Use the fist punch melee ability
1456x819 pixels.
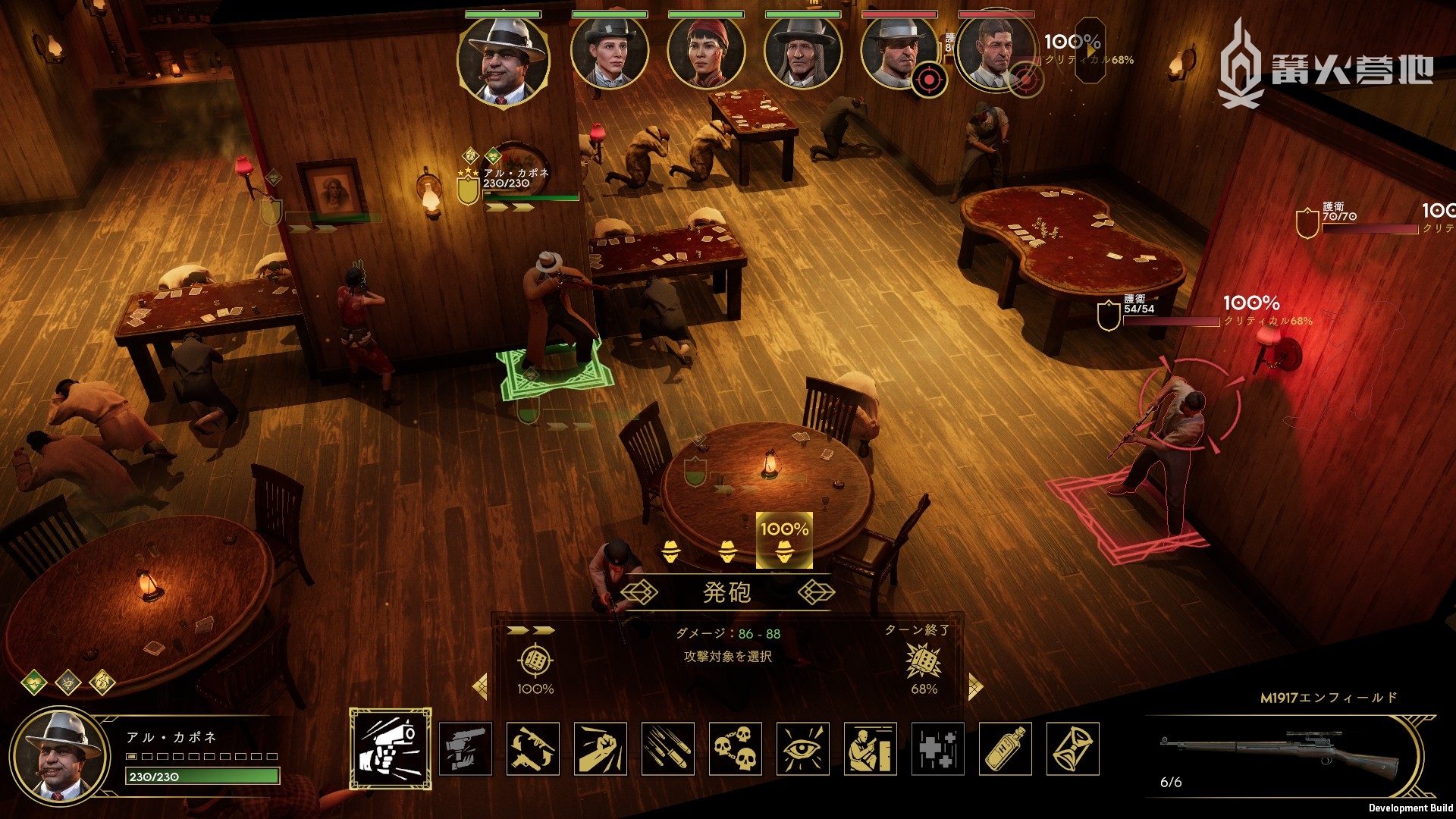[x=601, y=748]
